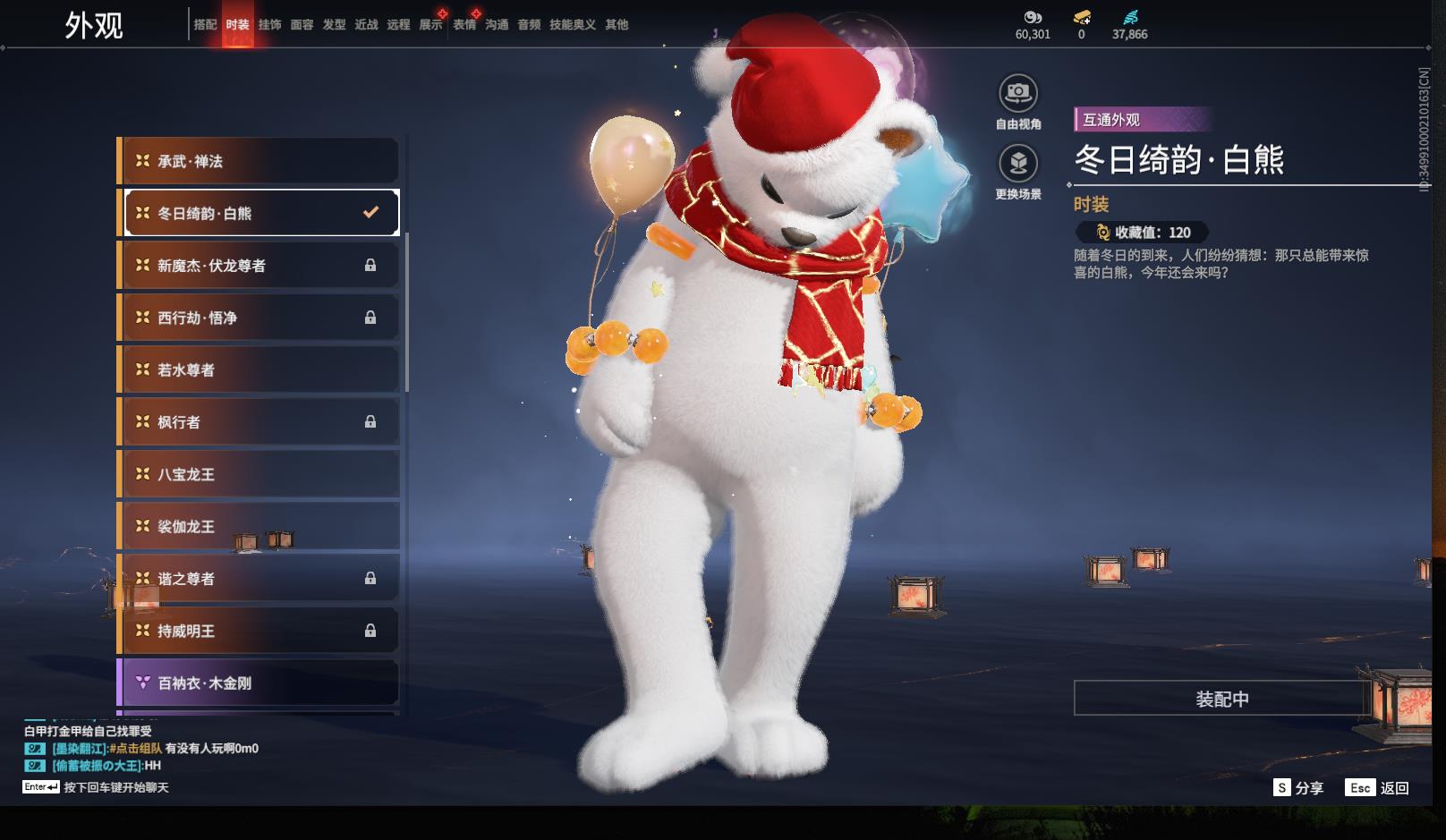Click 返回 to go back
The image size is (1446, 840).
pyautogui.click(x=1378, y=788)
